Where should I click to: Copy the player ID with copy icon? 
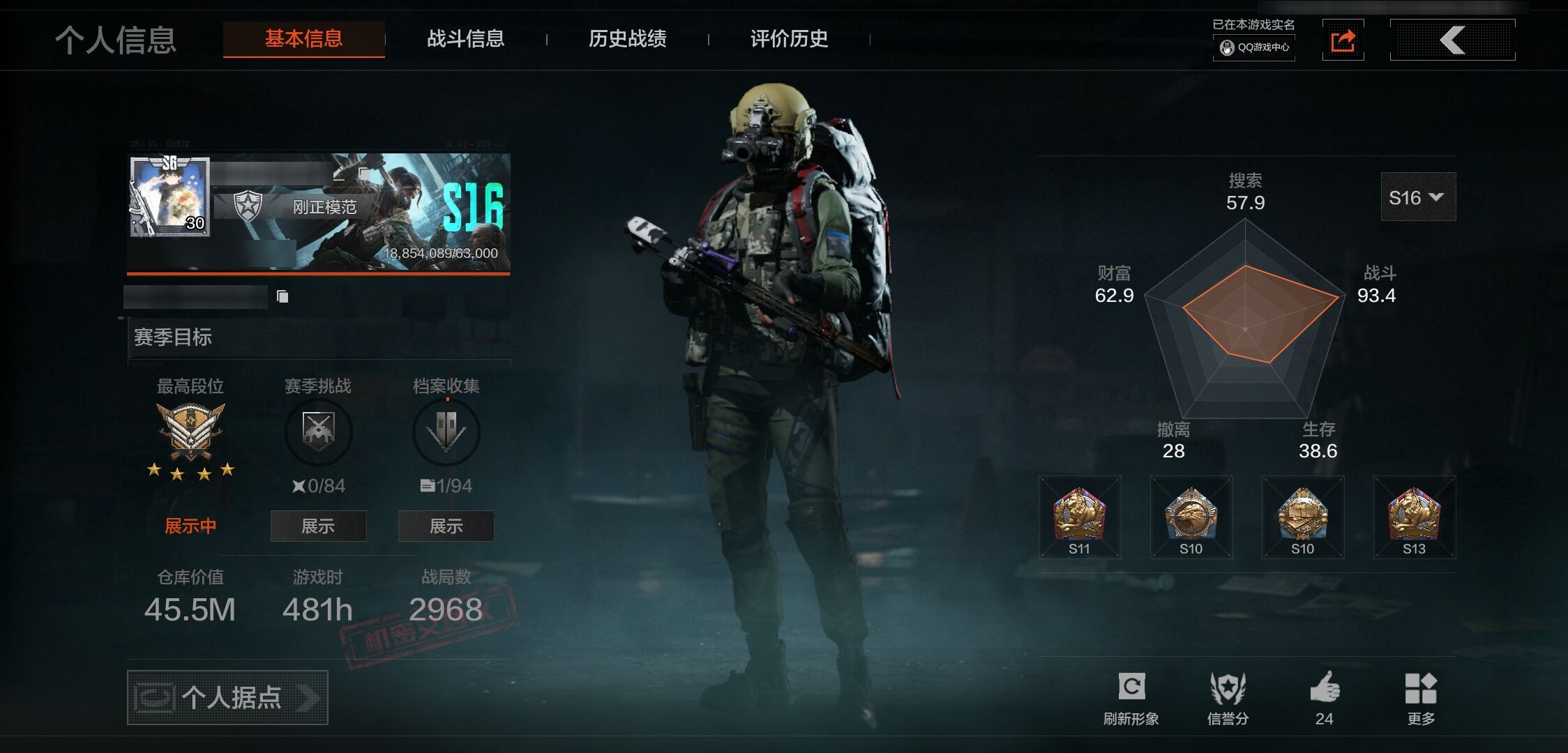[282, 297]
